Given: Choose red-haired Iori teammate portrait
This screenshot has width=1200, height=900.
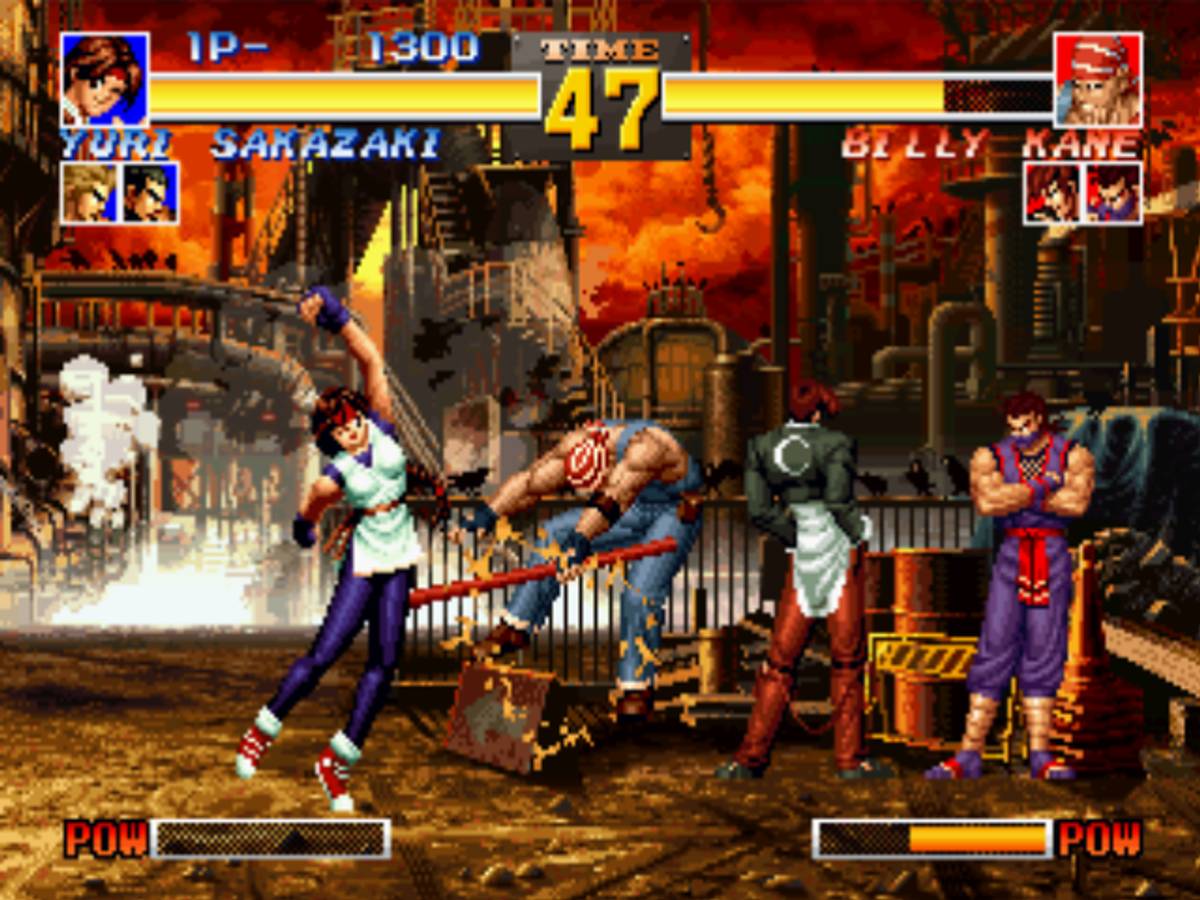Looking at the screenshot, I should click(x=1052, y=193).
